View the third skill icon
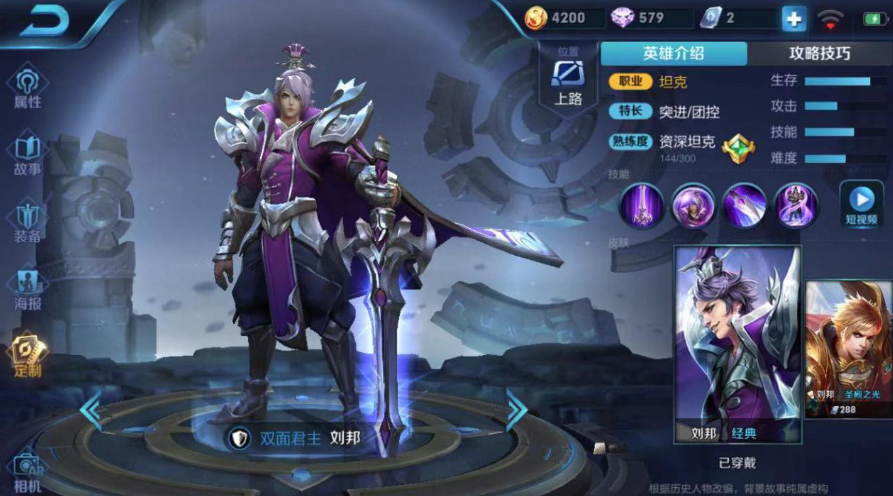Image resolution: width=893 pixels, height=496 pixels. pyautogui.click(x=744, y=205)
